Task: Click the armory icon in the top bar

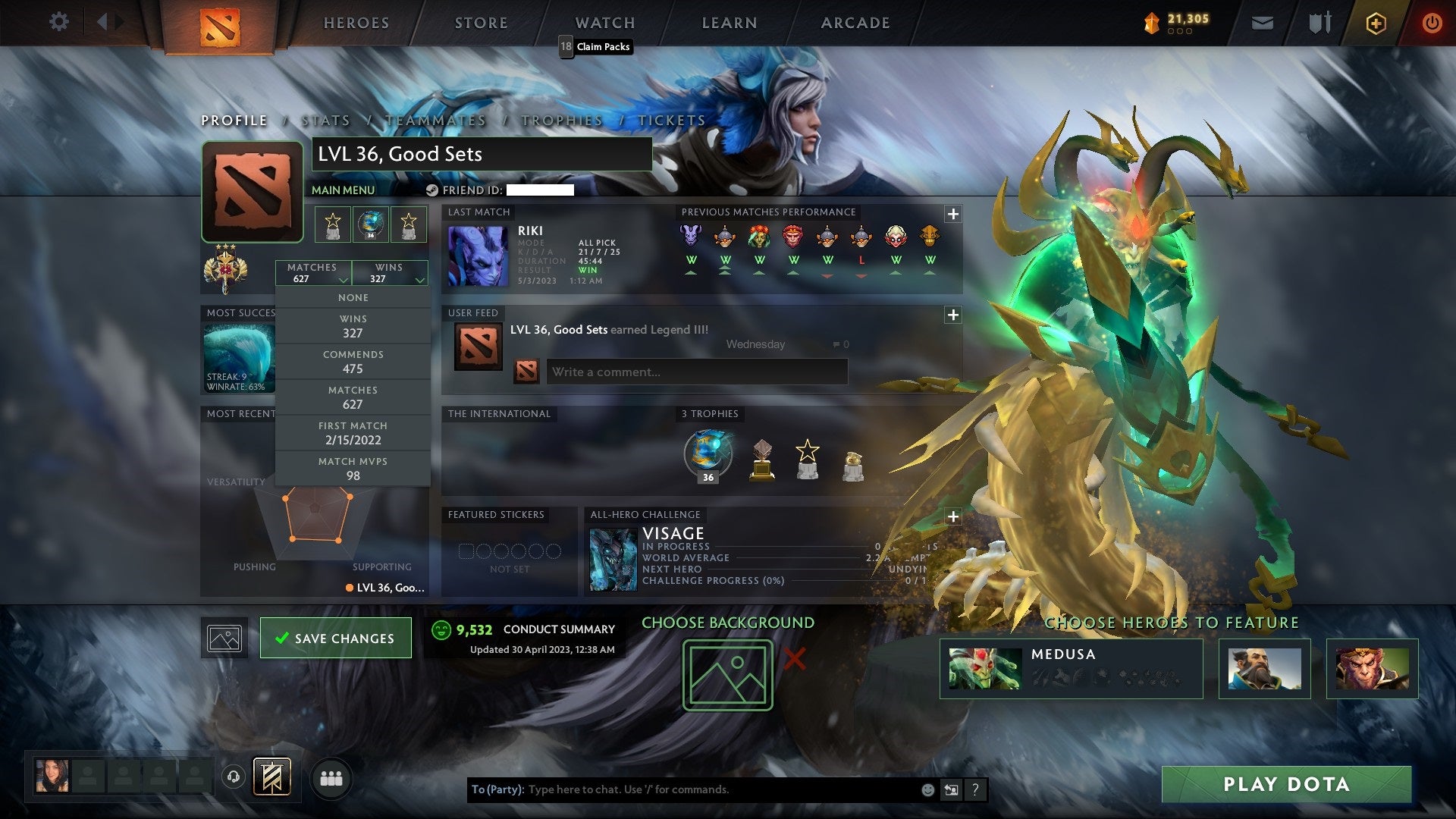Action: (x=1319, y=23)
